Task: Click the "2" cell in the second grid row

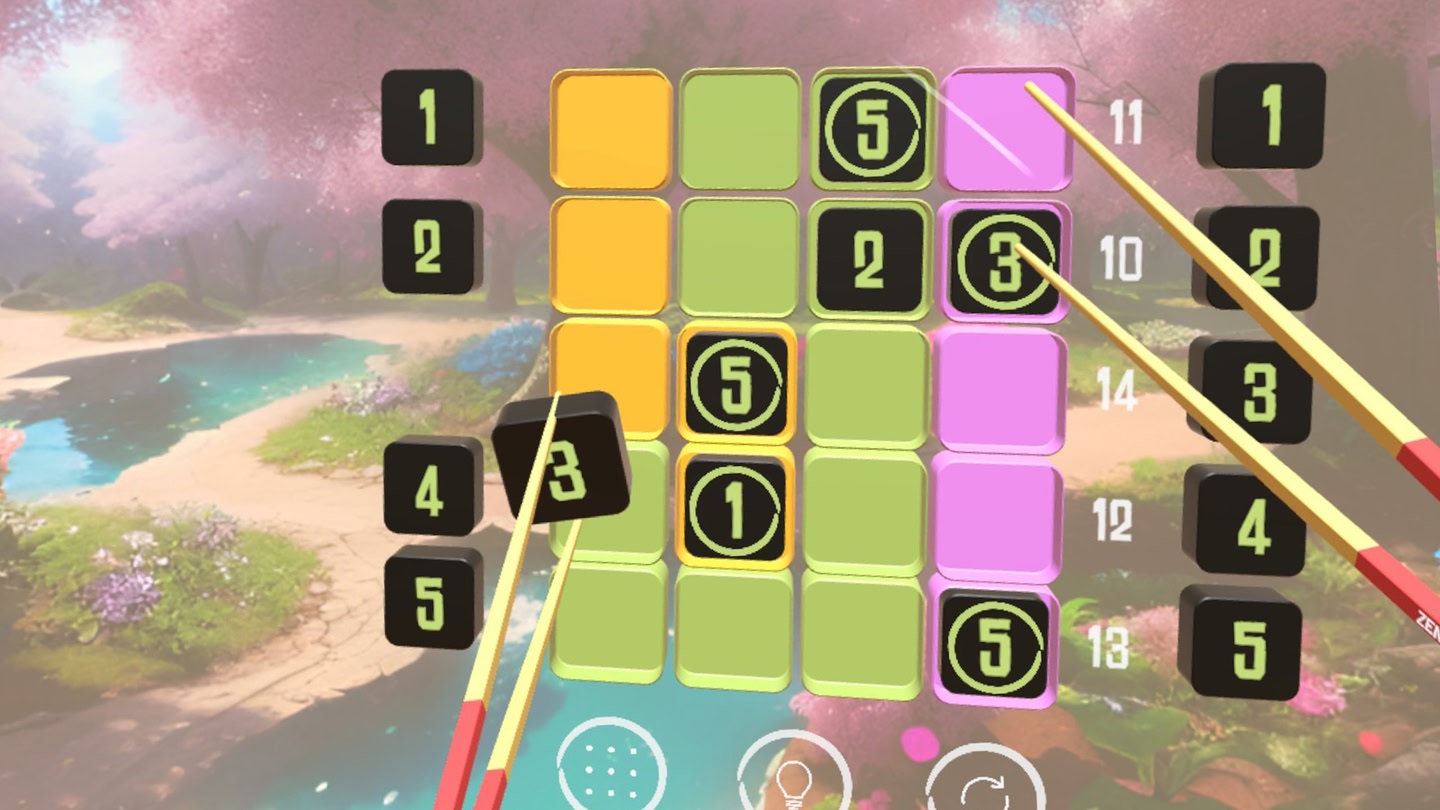Action: click(868, 259)
